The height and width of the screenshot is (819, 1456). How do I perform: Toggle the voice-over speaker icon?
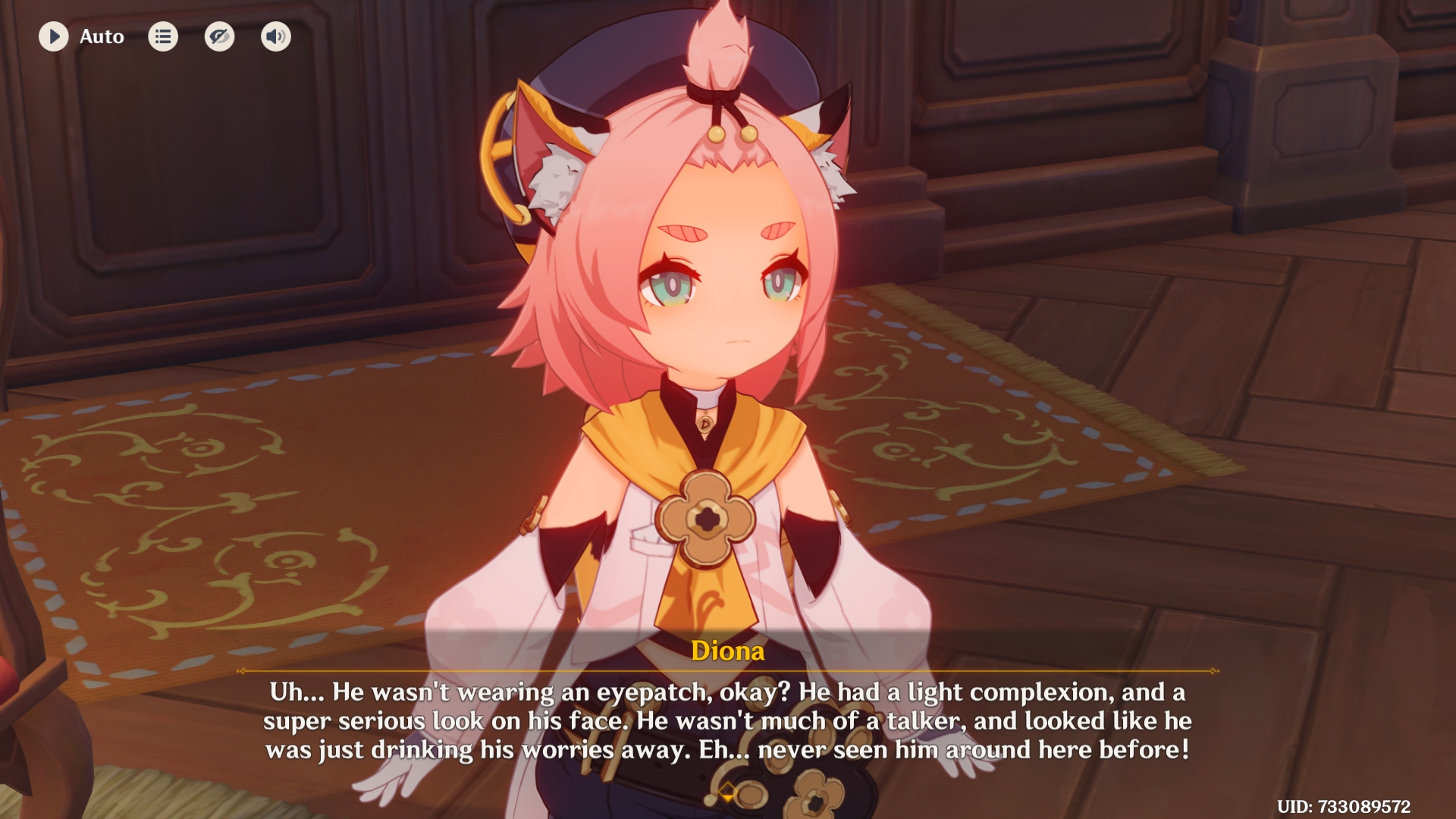[x=276, y=36]
